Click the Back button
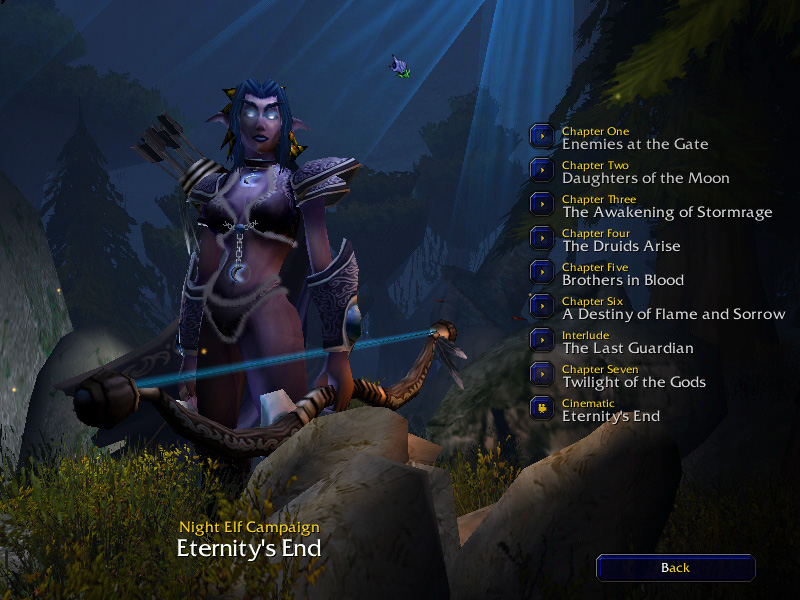 pyautogui.click(x=675, y=568)
